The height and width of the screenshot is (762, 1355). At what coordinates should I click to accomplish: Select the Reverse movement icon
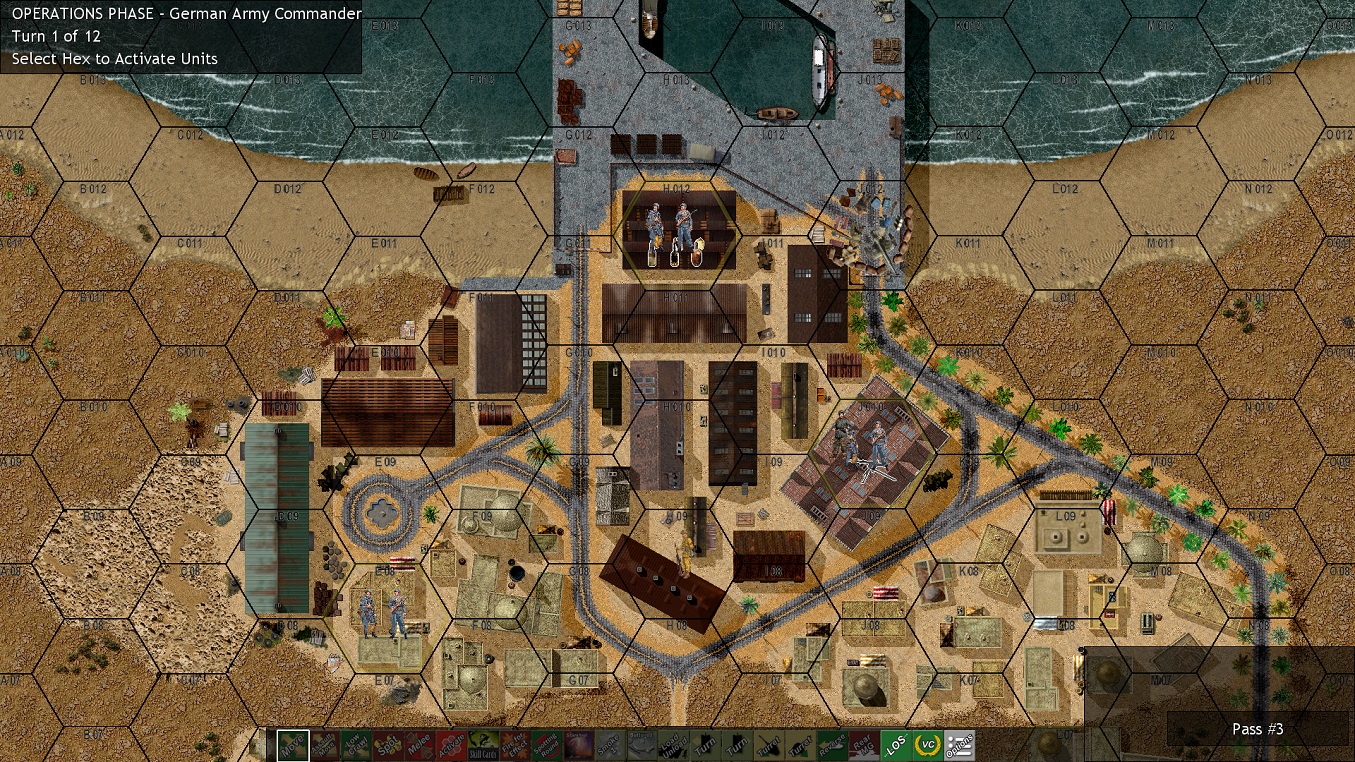[833, 745]
